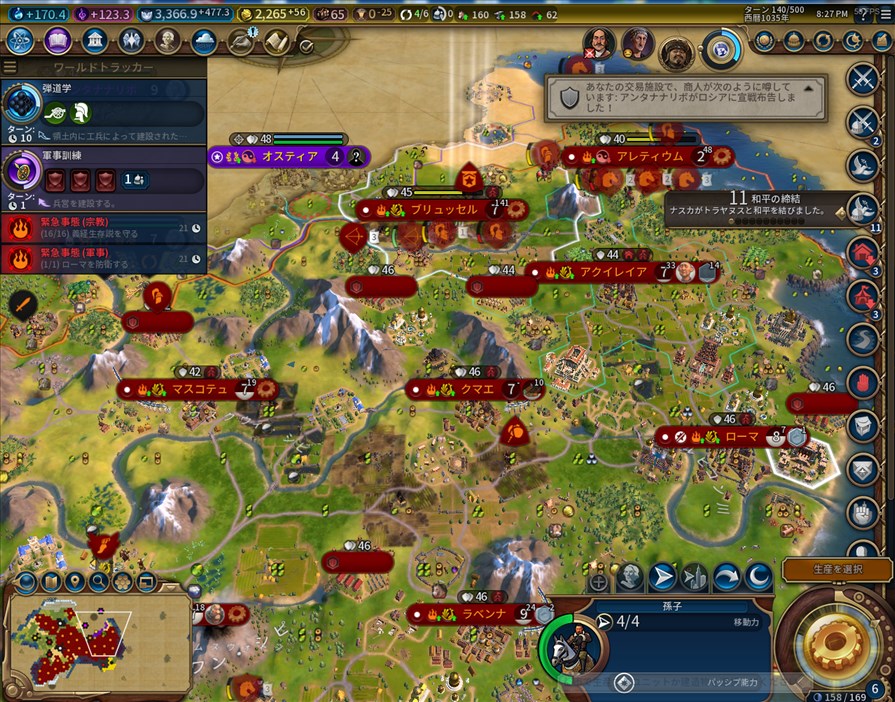
Task: Open the ローマ city banner
Action: click(740, 437)
